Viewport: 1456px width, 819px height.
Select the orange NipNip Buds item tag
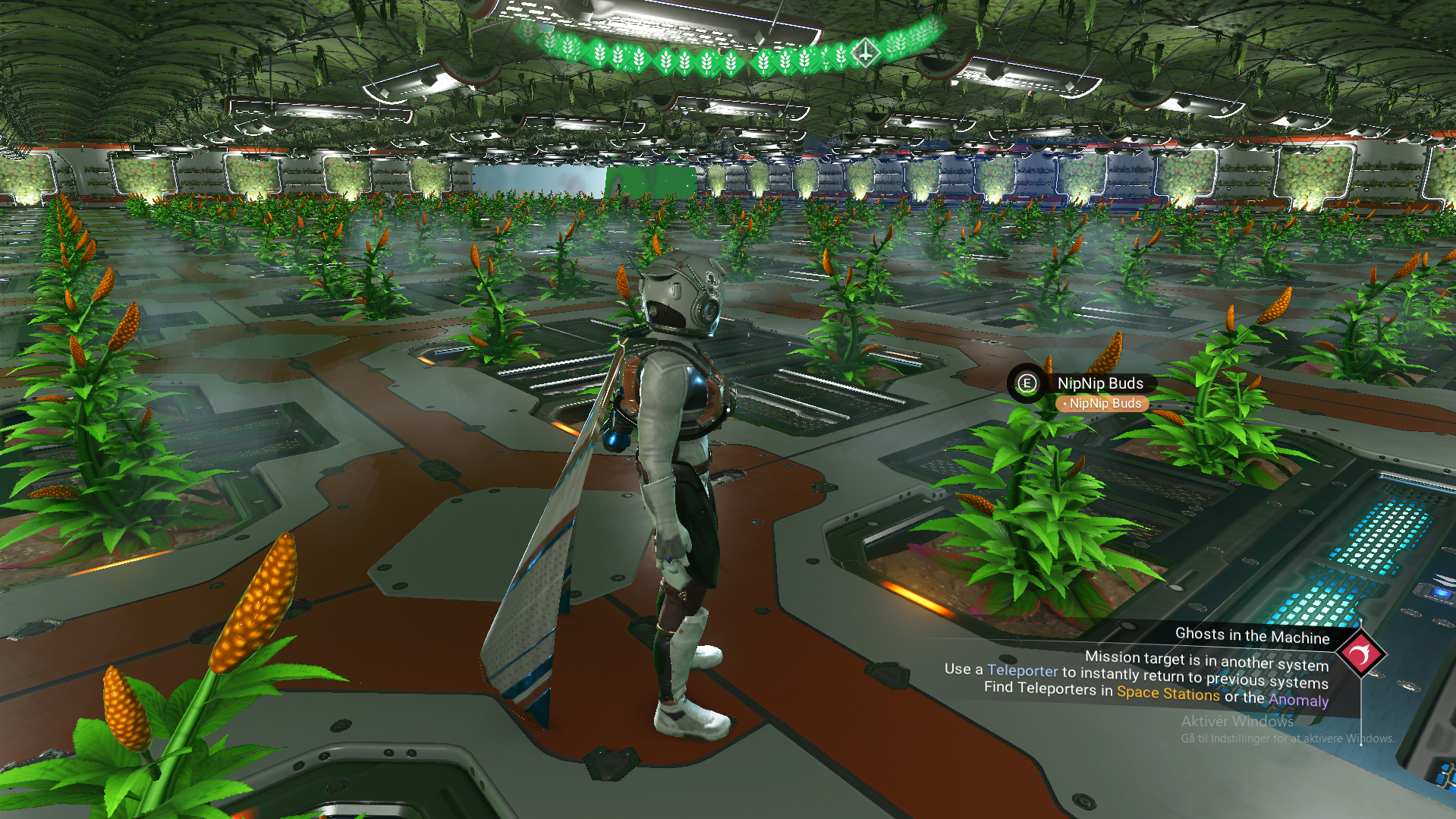tap(1102, 404)
